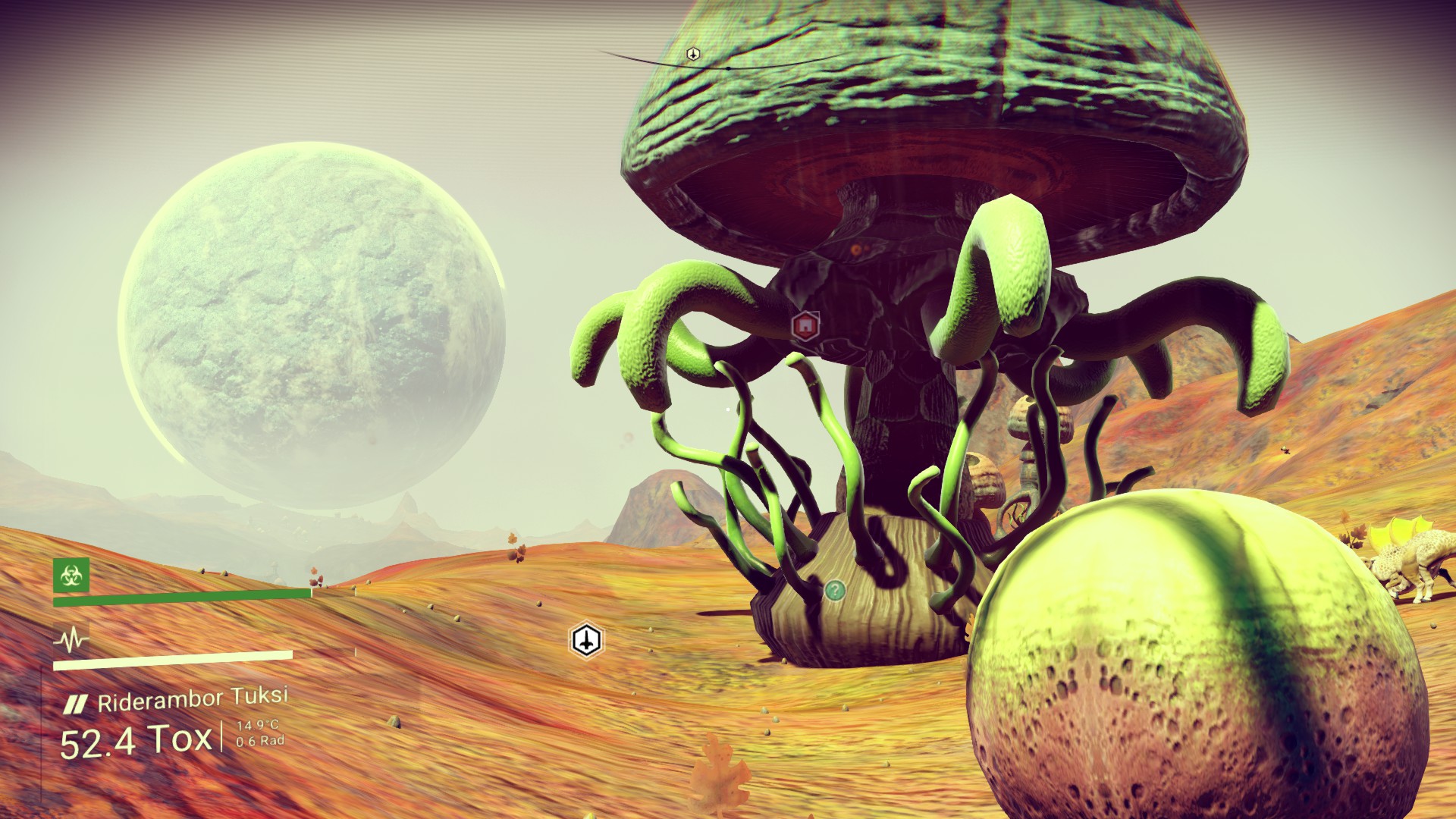
Task: Click the large starship waypoint marker on the ground
Action: pyautogui.click(x=586, y=641)
